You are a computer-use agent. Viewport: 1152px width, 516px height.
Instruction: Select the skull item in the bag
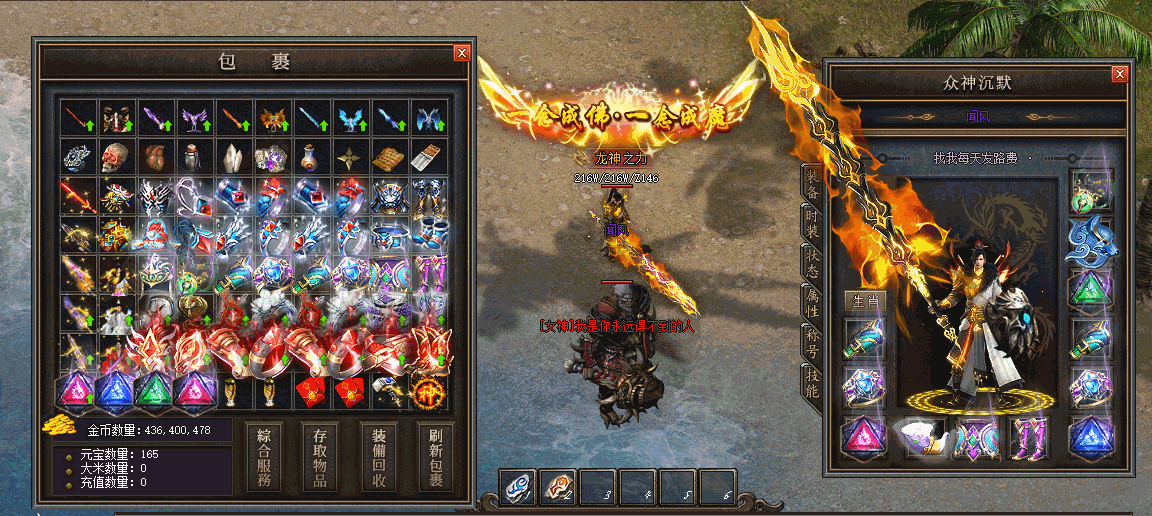115,157
